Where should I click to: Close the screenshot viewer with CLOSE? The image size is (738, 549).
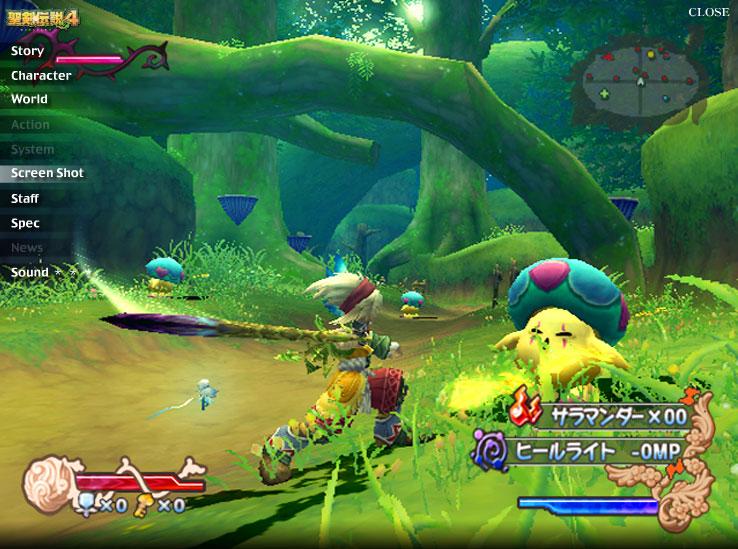pos(708,13)
